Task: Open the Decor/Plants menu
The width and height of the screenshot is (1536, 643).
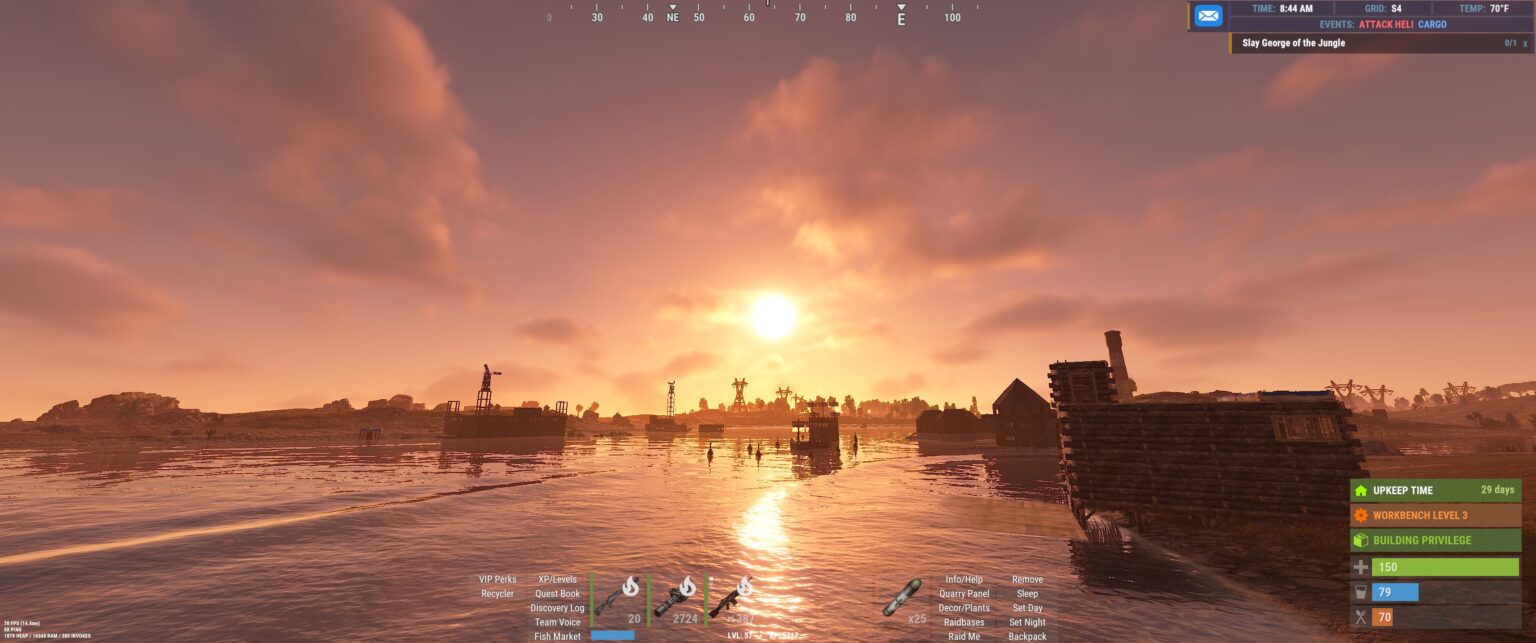Action: (964, 608)
